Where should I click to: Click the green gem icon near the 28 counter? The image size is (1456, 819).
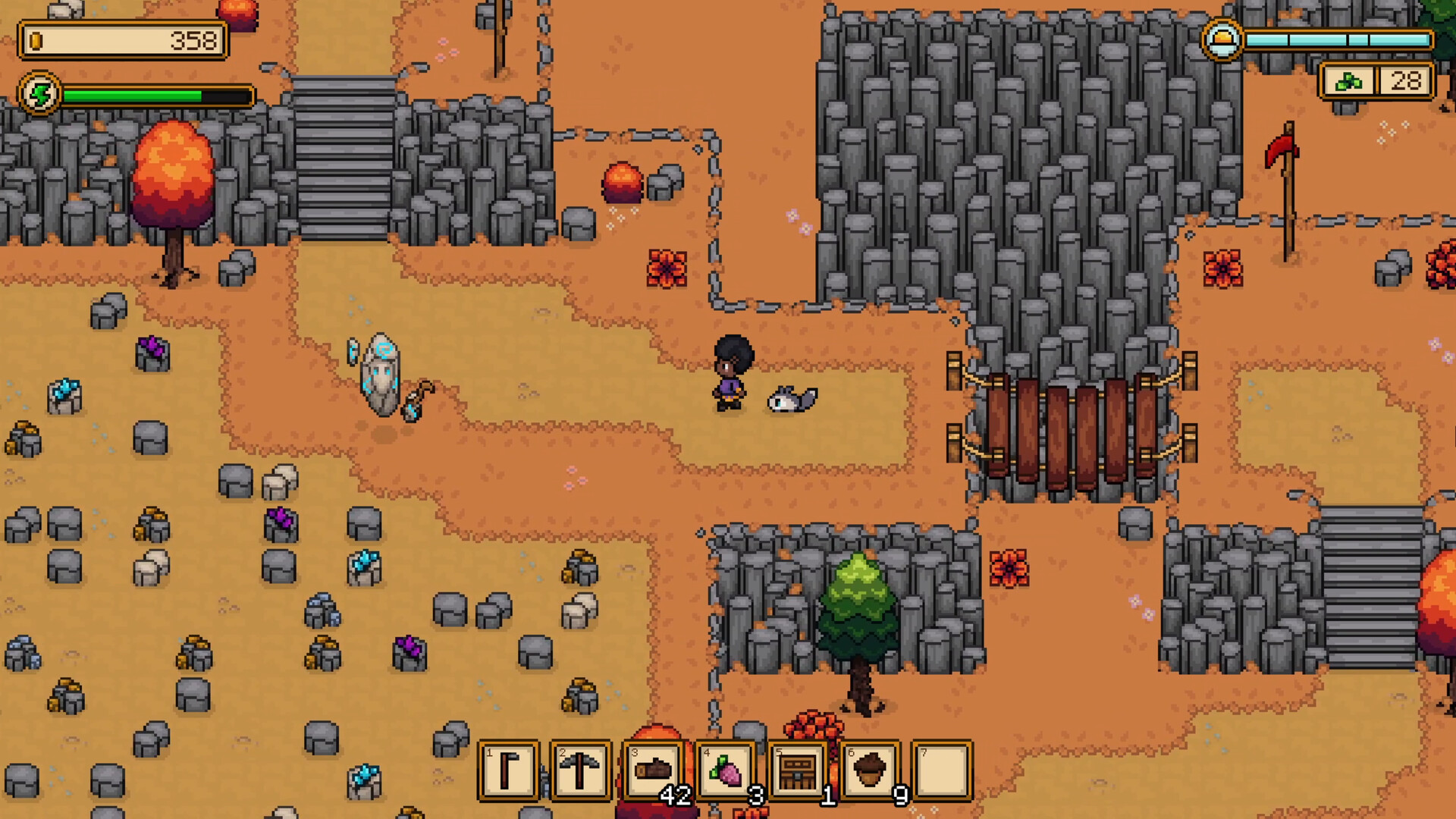(1348, 82)
